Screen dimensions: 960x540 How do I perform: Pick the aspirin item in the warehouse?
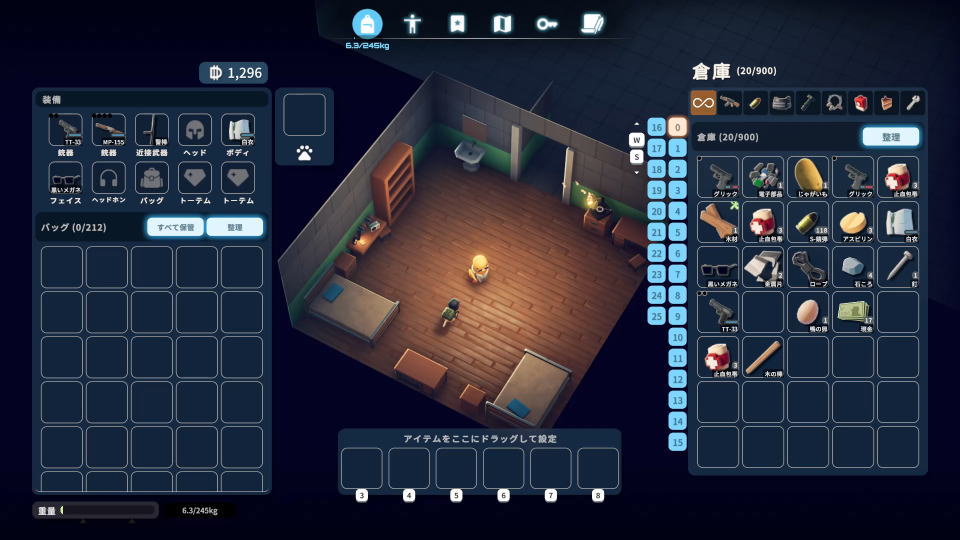[x=853, y=222]
